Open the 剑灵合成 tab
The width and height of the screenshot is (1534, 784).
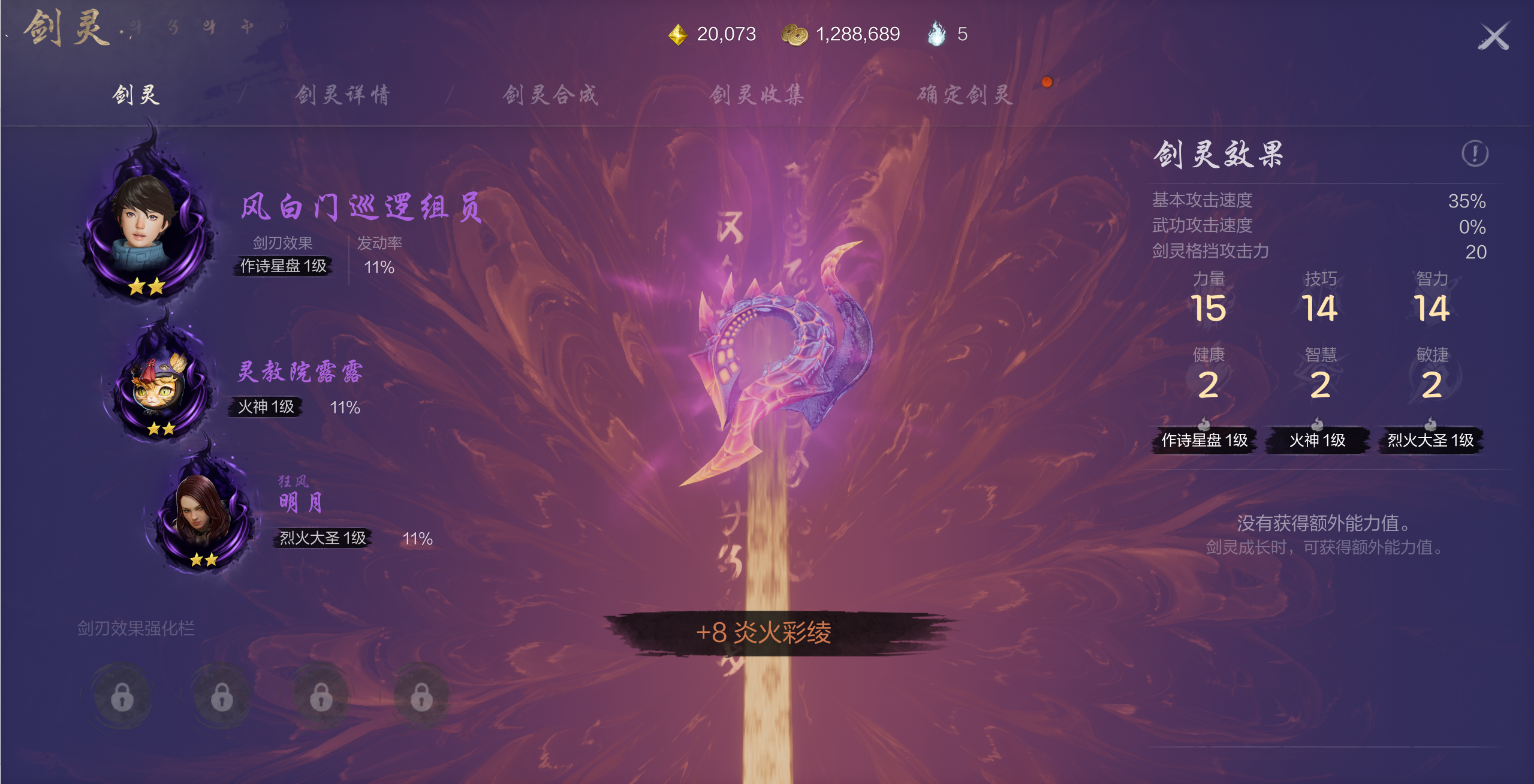pyautogui.click(x=550, y=96)
